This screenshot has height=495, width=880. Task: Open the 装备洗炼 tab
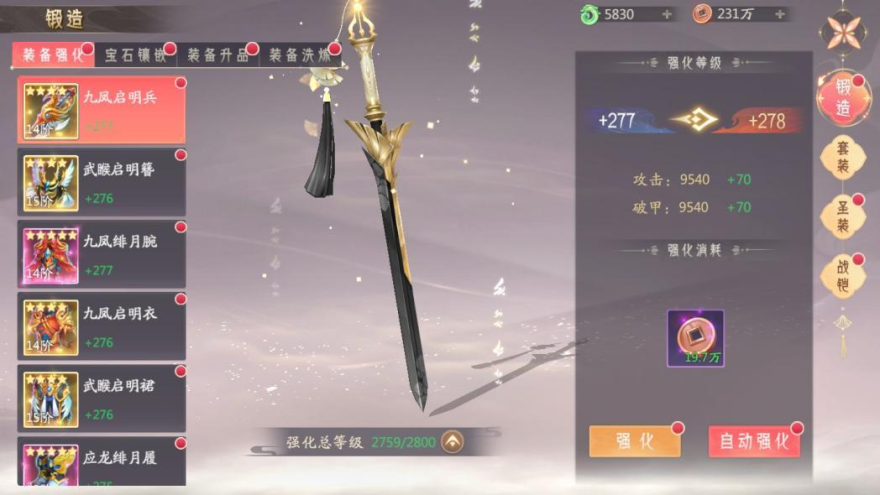pyautogui.click(x=300, y=56)
